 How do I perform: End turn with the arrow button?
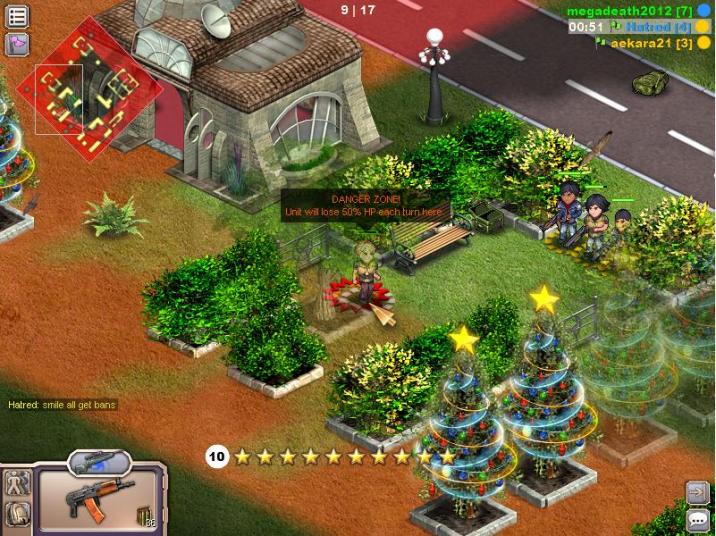[697, 492]
